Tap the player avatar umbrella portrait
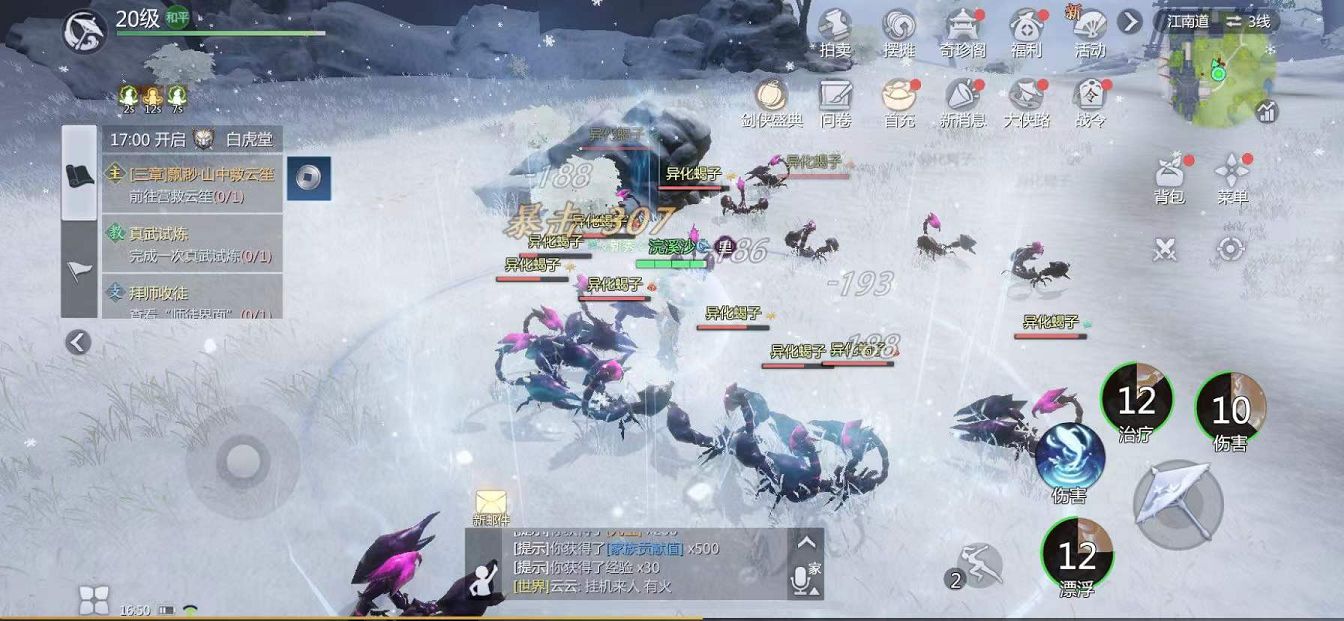The height and width of the screenshot is (621, 1344). (85, 31)
